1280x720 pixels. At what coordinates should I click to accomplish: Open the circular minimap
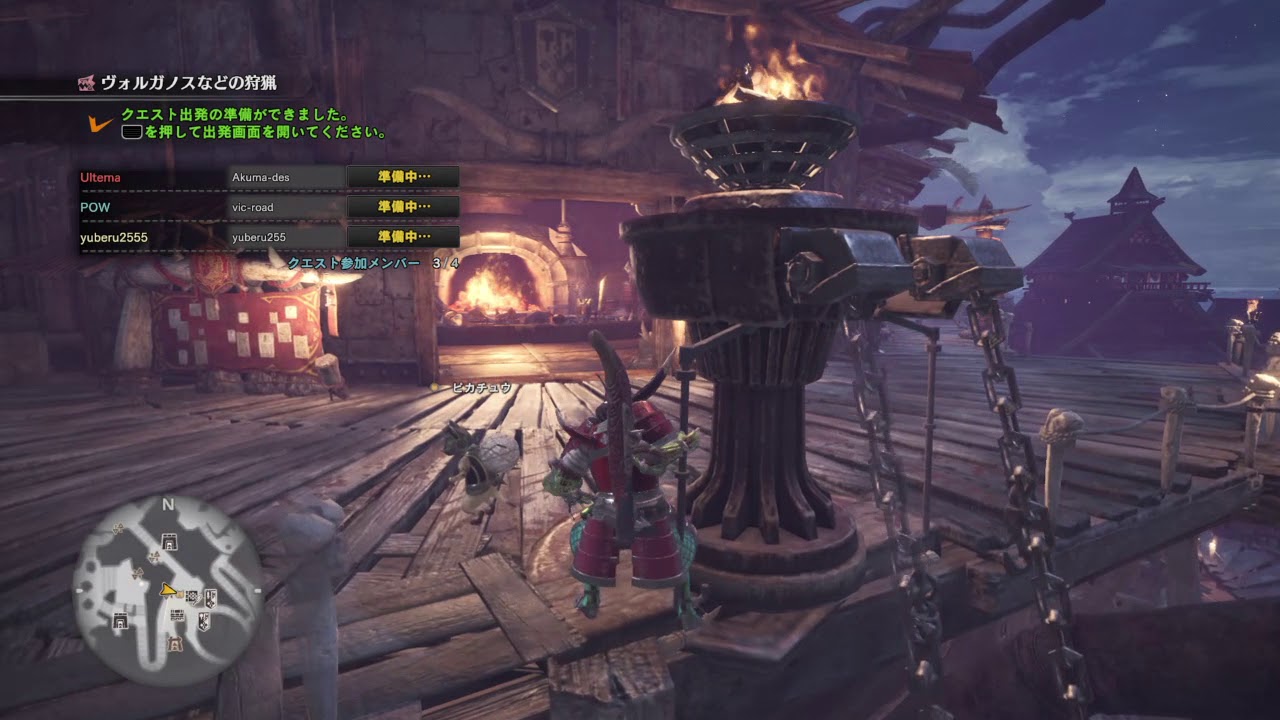[x=168, y=589]
